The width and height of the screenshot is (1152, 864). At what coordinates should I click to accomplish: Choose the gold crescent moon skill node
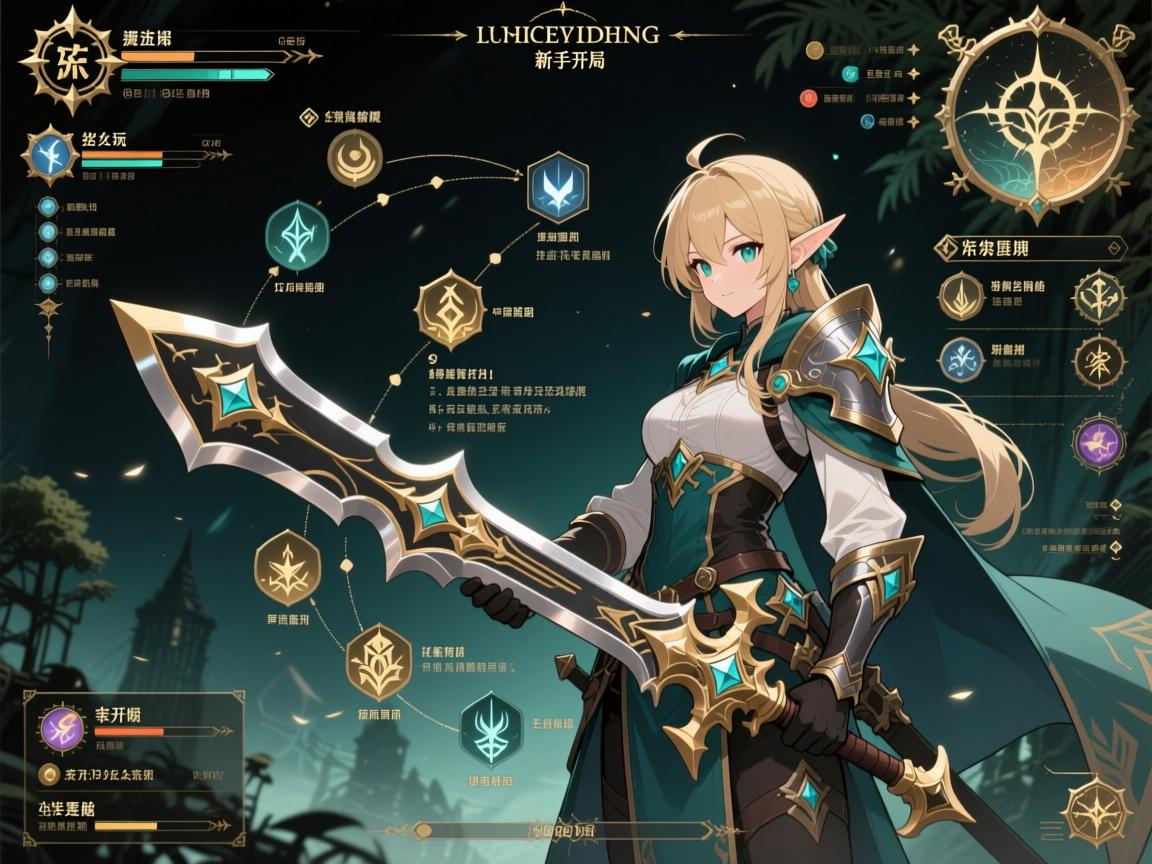(x=355, y=158)
